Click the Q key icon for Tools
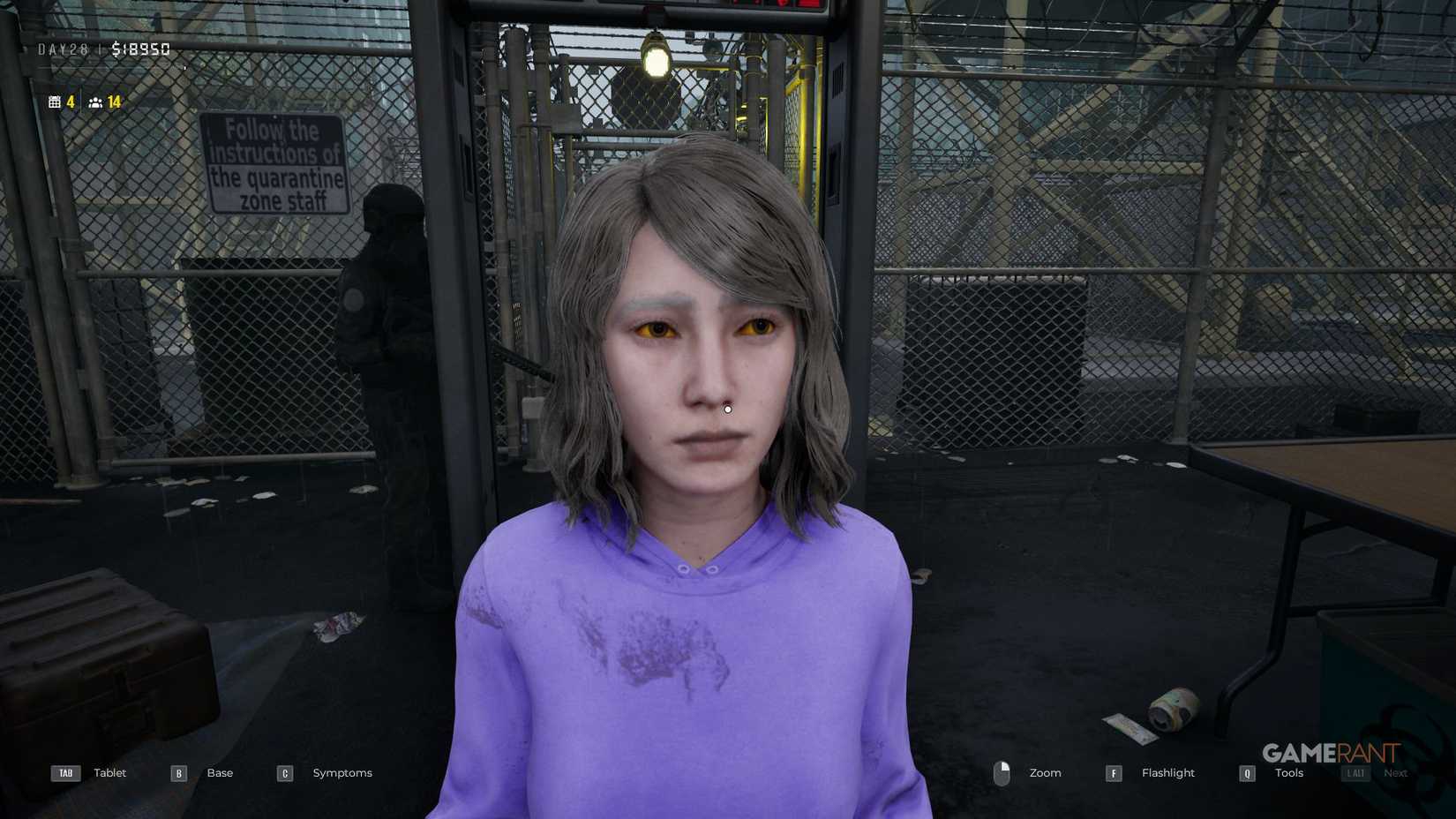 [1247, 772]
